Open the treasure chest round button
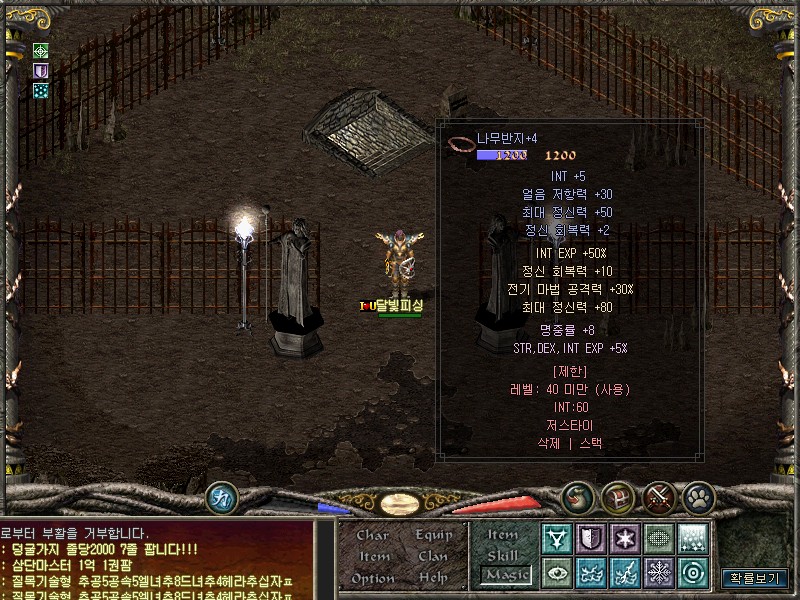Image resolution: width=800 pixels, height=600 pixels. 617,496
